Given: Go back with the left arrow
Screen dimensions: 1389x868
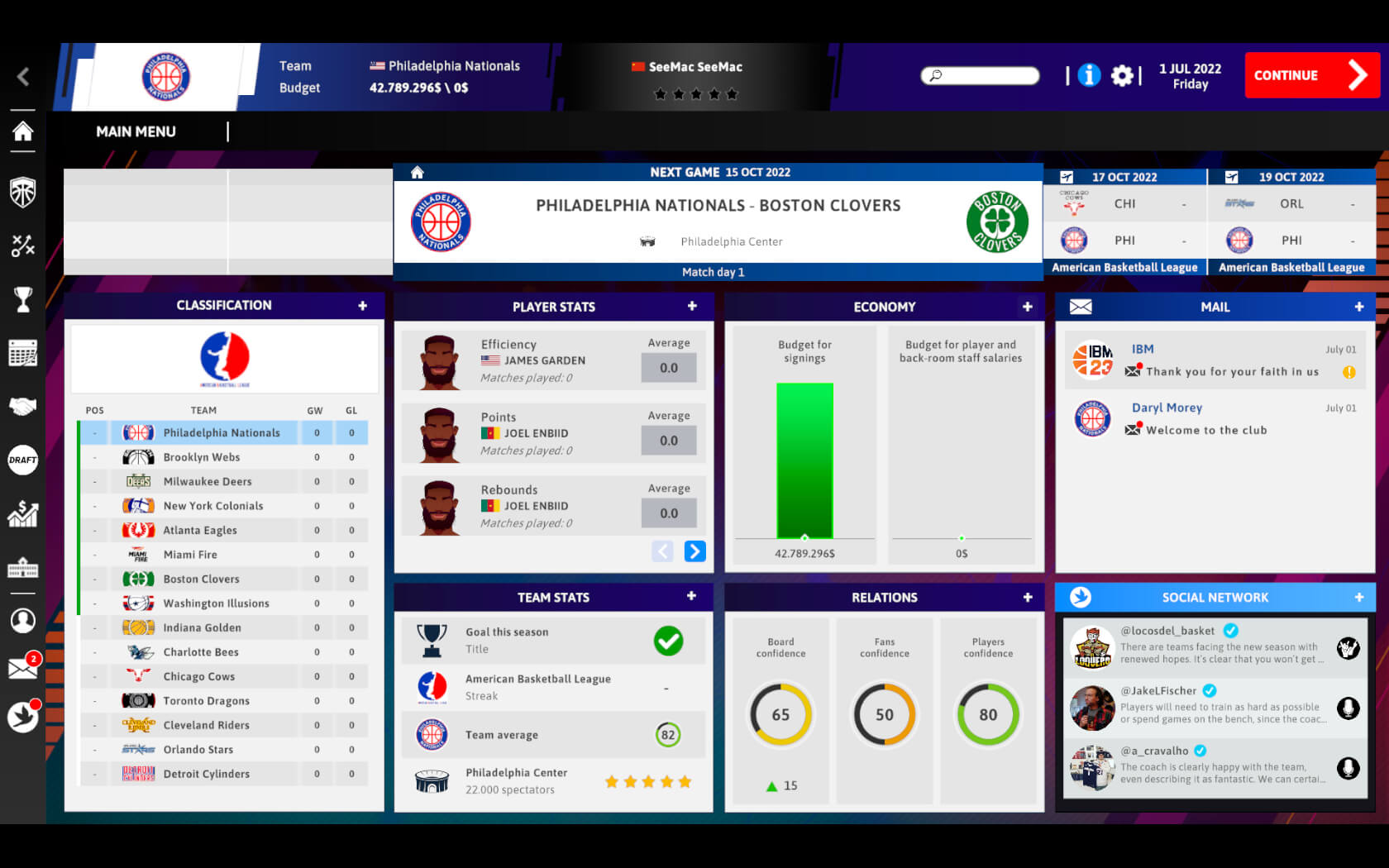Looking at the screenshot, I should click(x=23, y=77).
